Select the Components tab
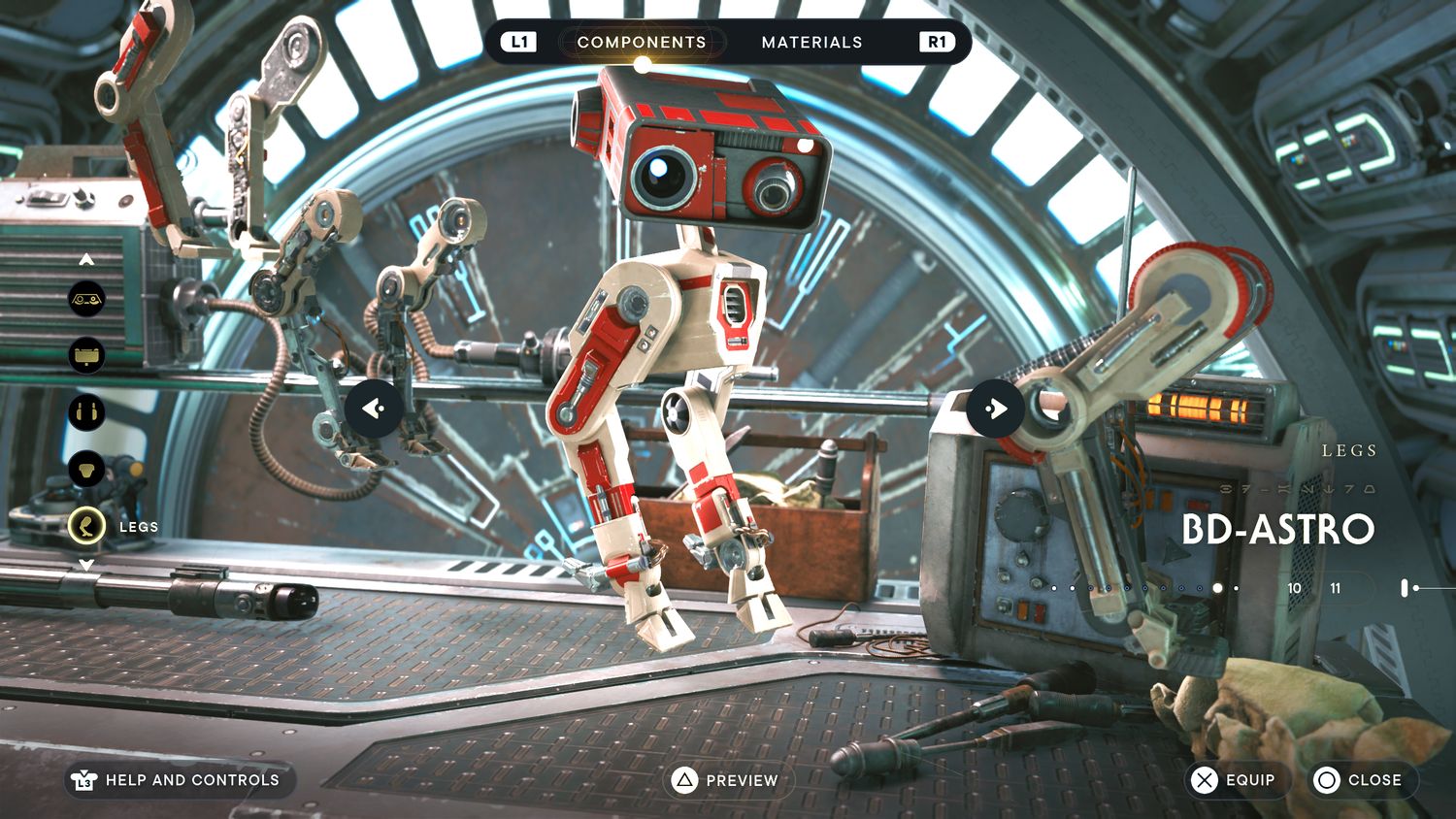Screen dimensions: 1456x819 (642, 42)
